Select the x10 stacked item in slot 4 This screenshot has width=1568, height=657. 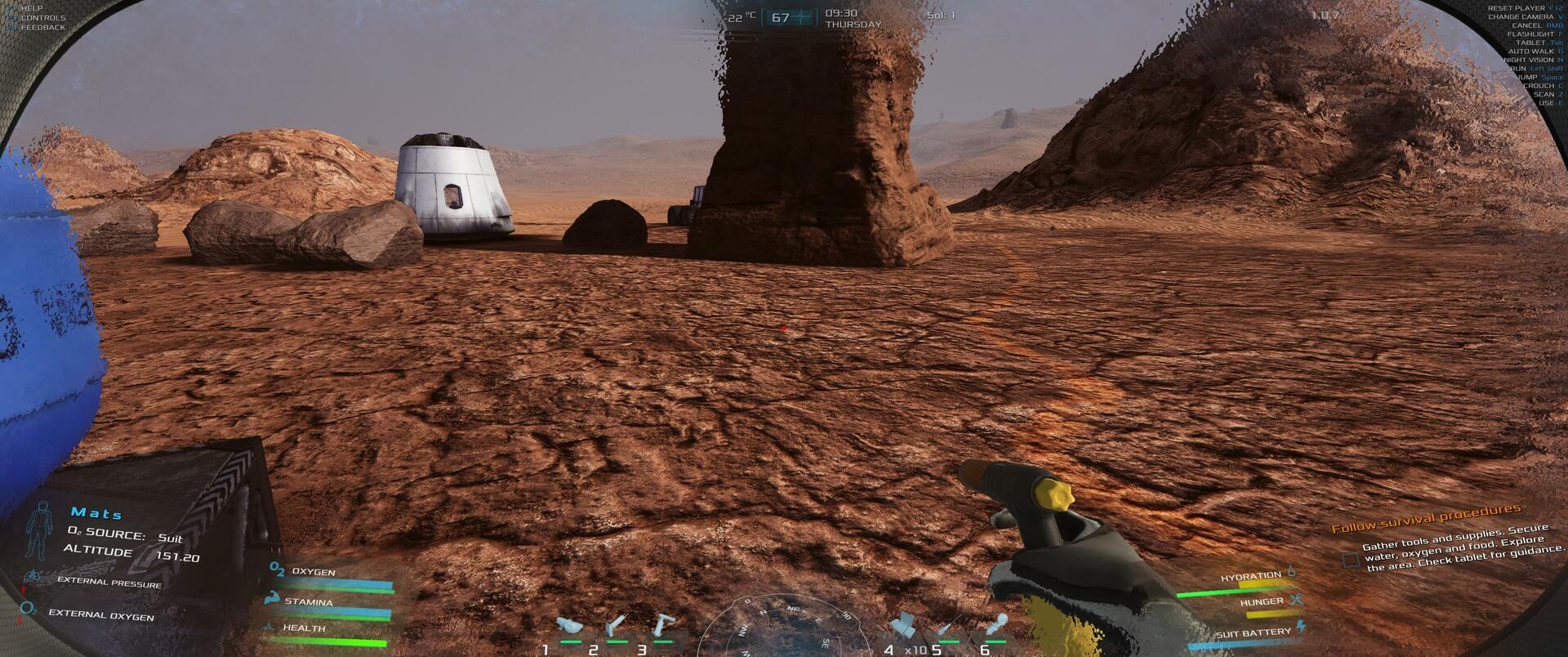point(903,627)
